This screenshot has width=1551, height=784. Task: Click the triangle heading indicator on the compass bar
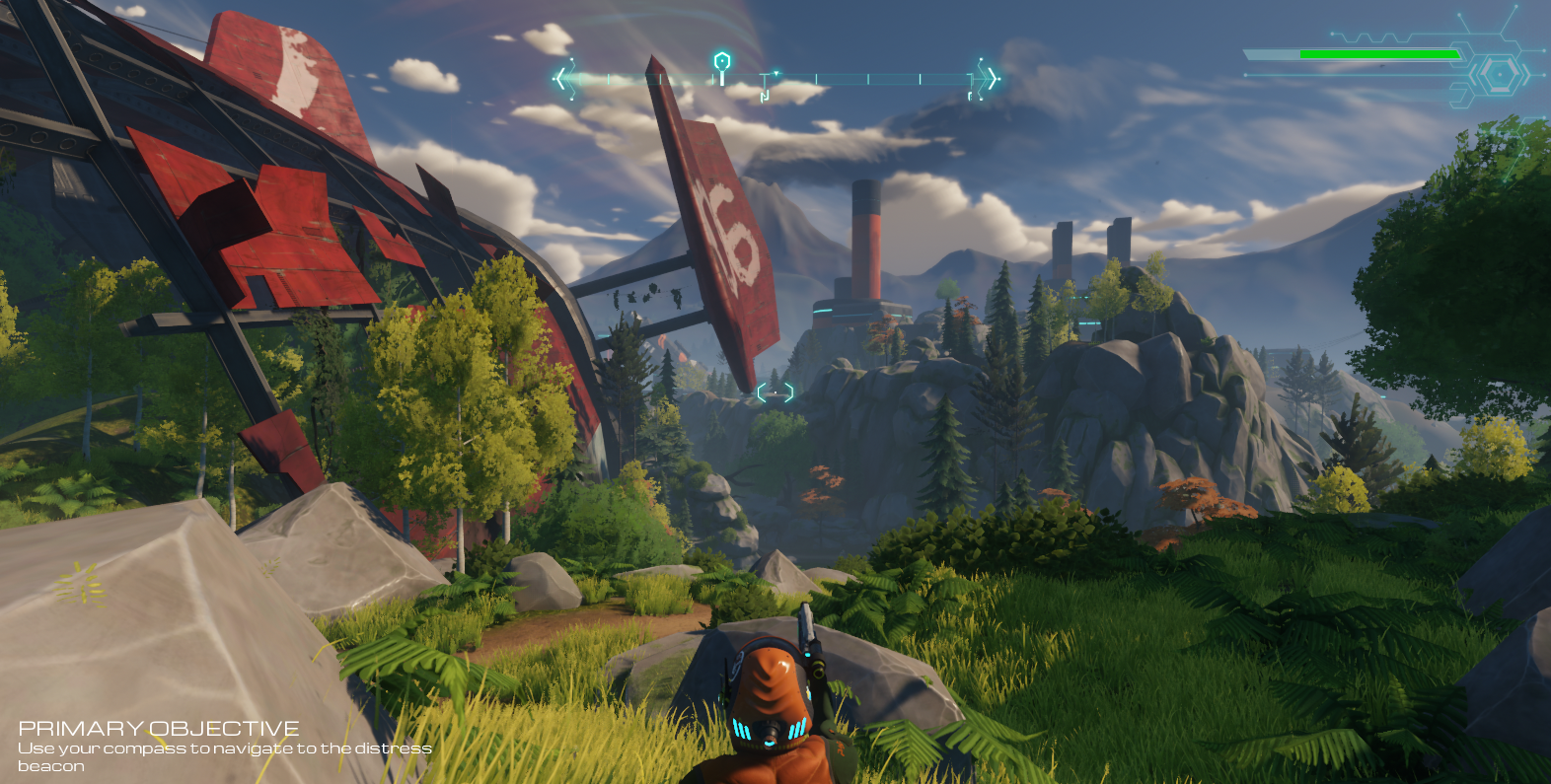coord(777,71)
